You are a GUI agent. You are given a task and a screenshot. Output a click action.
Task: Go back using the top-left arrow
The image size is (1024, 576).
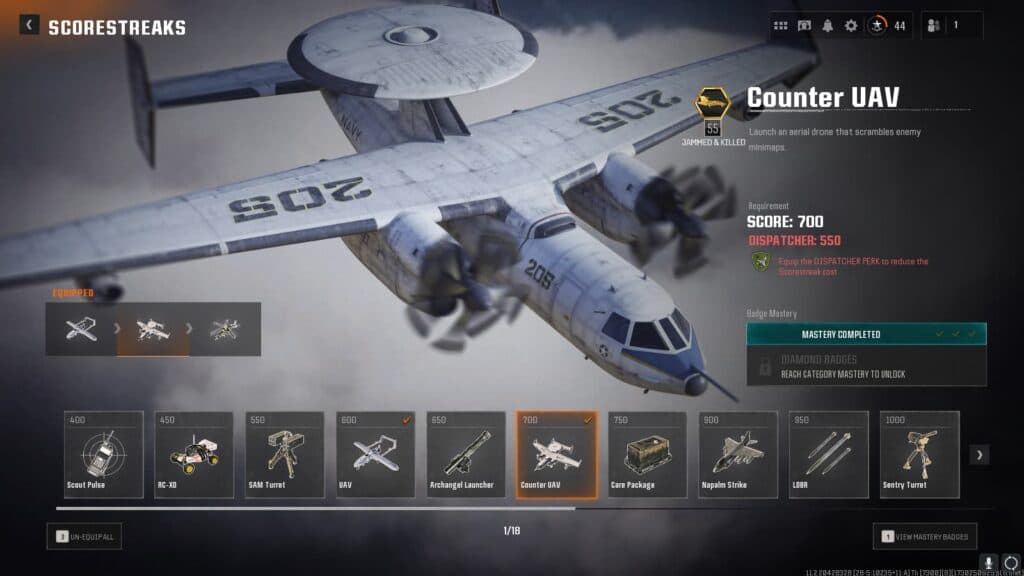point(30,26)
